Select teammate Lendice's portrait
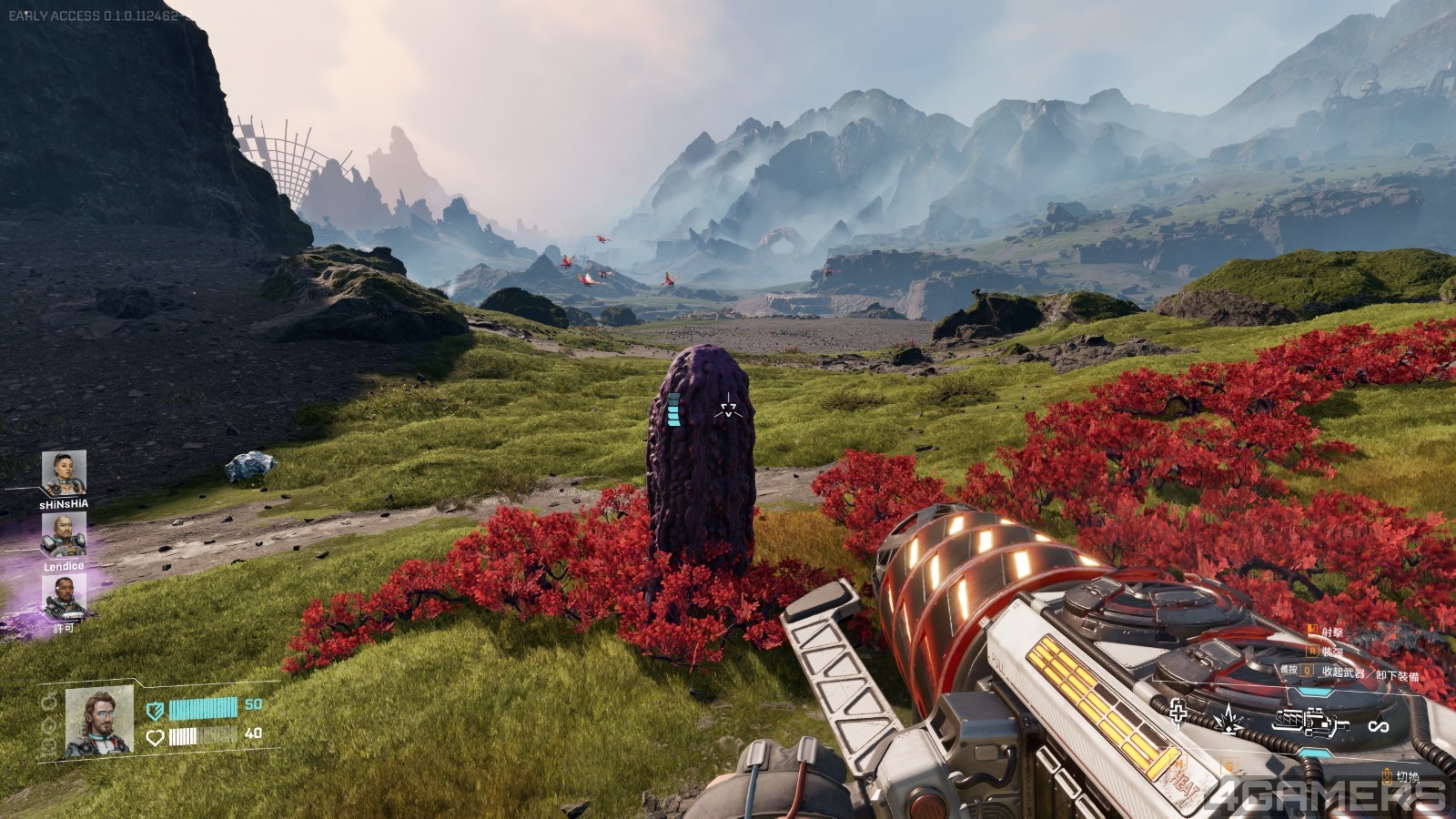 coord(64,535)
